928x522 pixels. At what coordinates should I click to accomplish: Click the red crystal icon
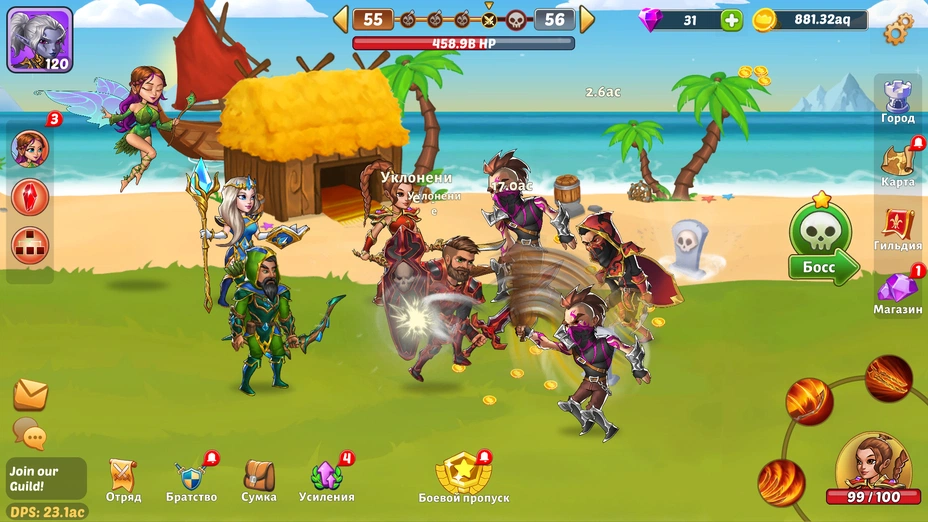tap(30, 196)
